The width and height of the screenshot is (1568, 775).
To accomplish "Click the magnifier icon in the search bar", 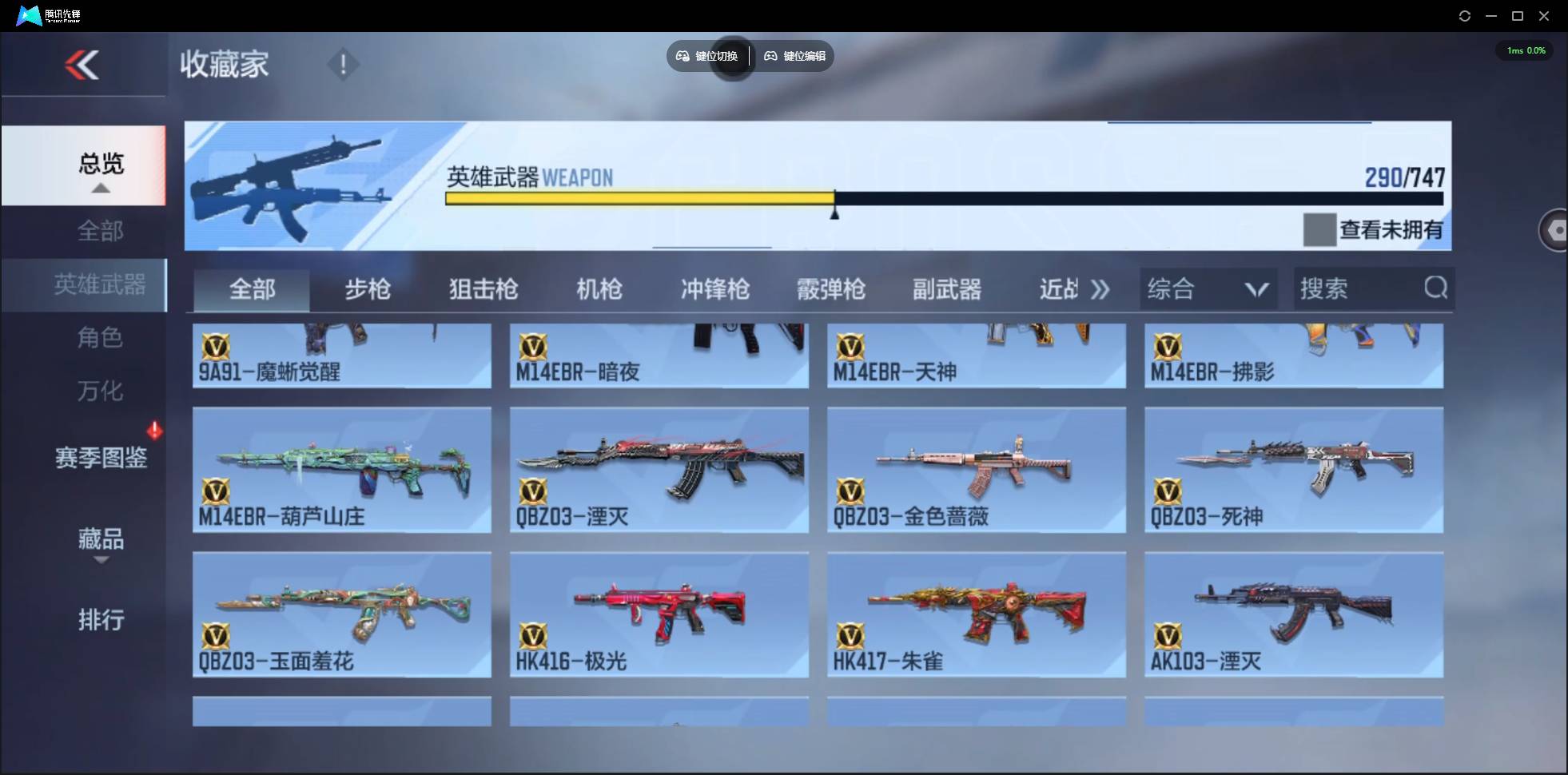I will click(1436, 288).
